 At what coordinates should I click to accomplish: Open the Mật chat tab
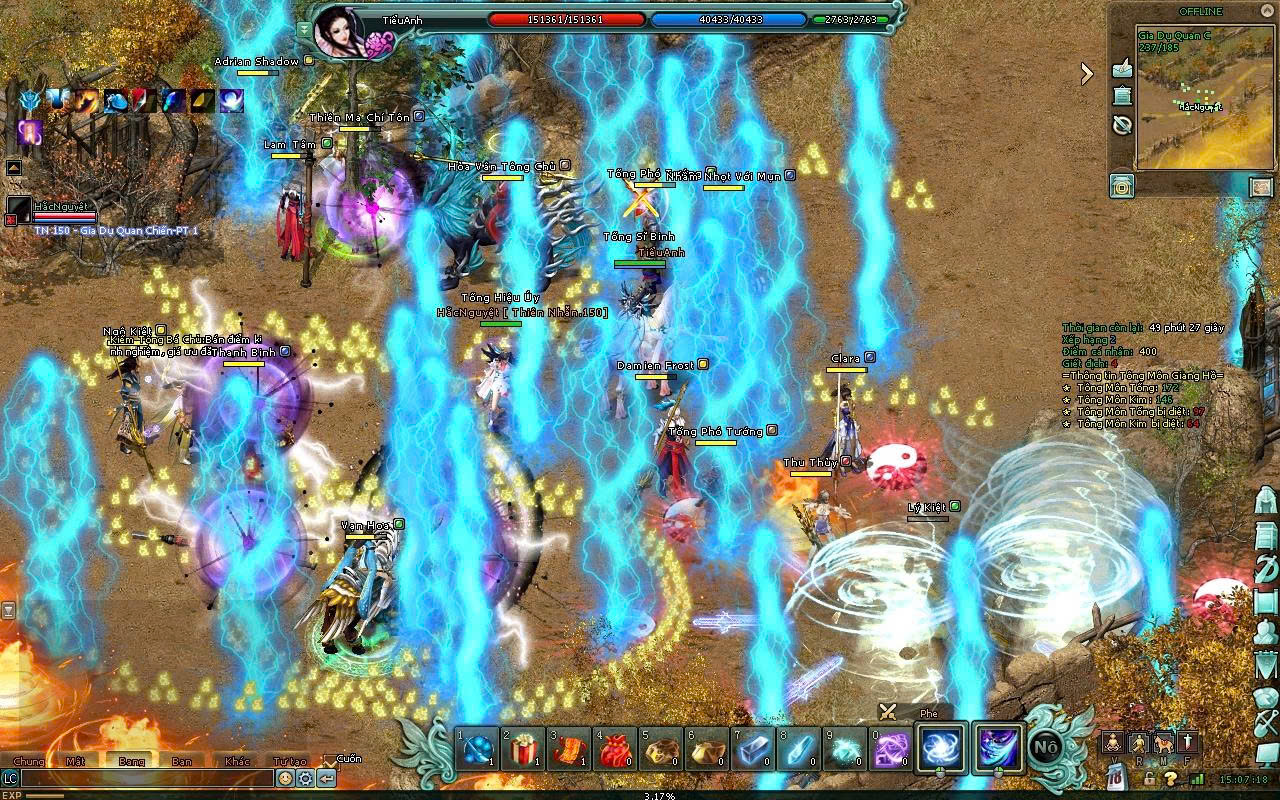click(x=76, y=761)
